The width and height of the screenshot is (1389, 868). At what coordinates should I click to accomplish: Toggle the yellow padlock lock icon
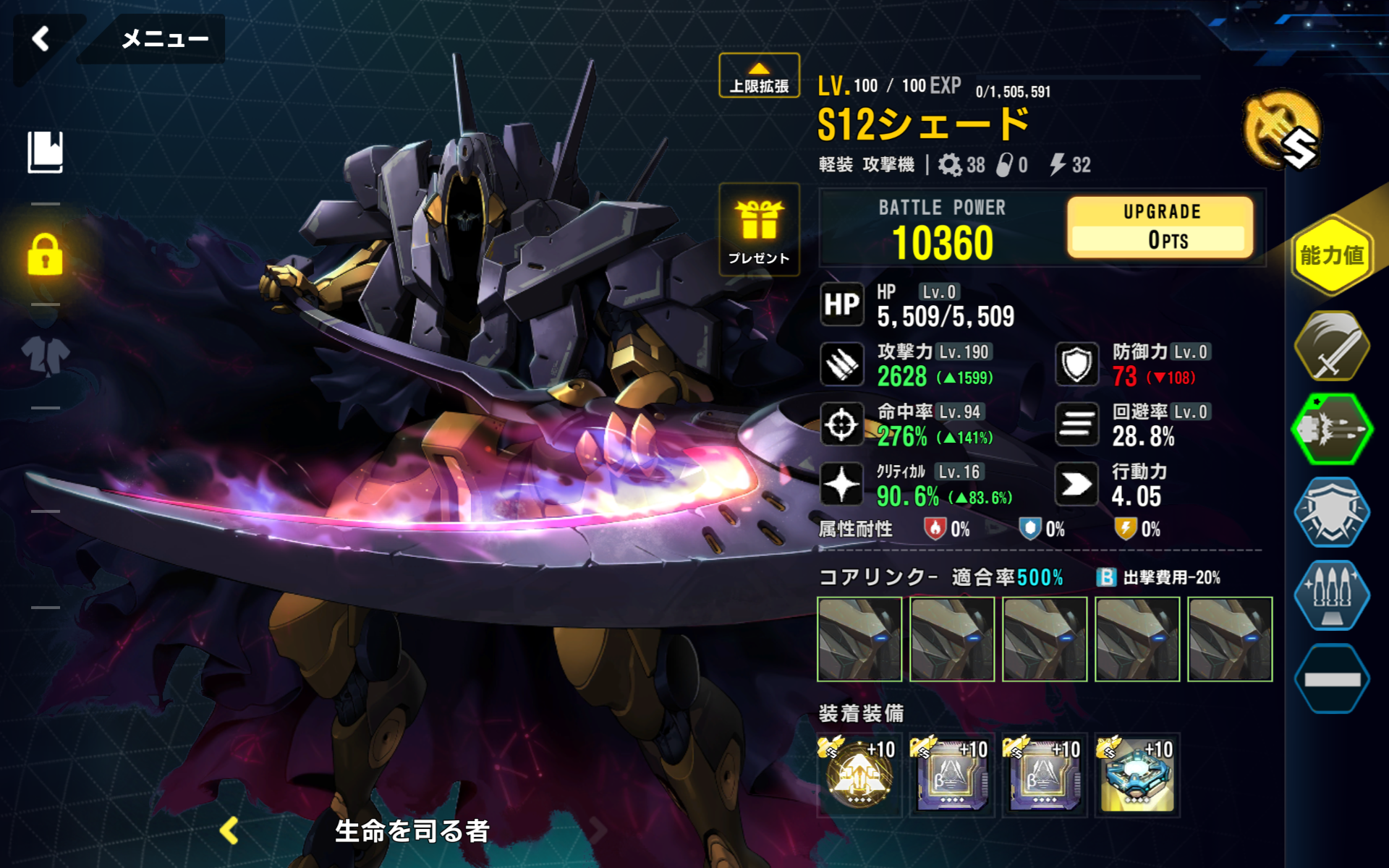click(x=46, y=255)
